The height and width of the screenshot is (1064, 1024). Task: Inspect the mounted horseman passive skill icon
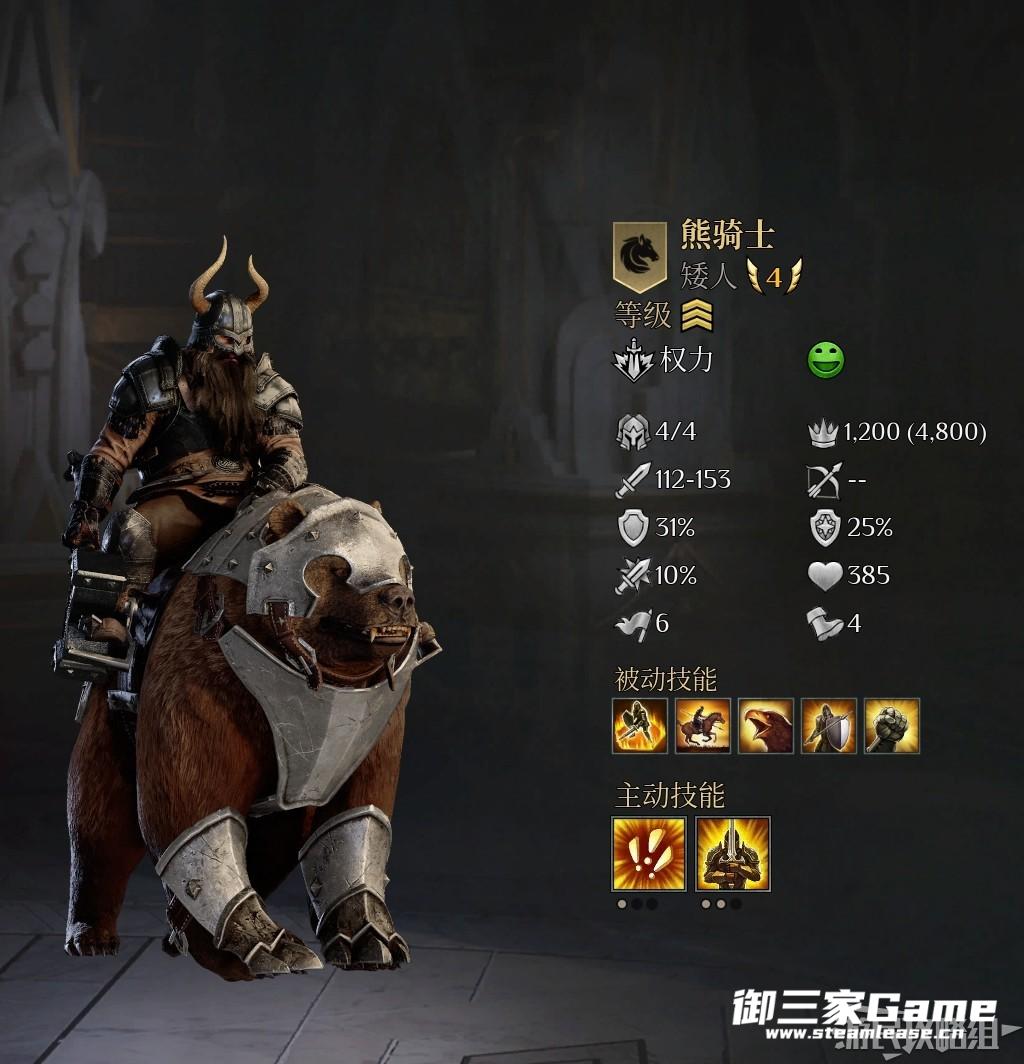point(703,726)
